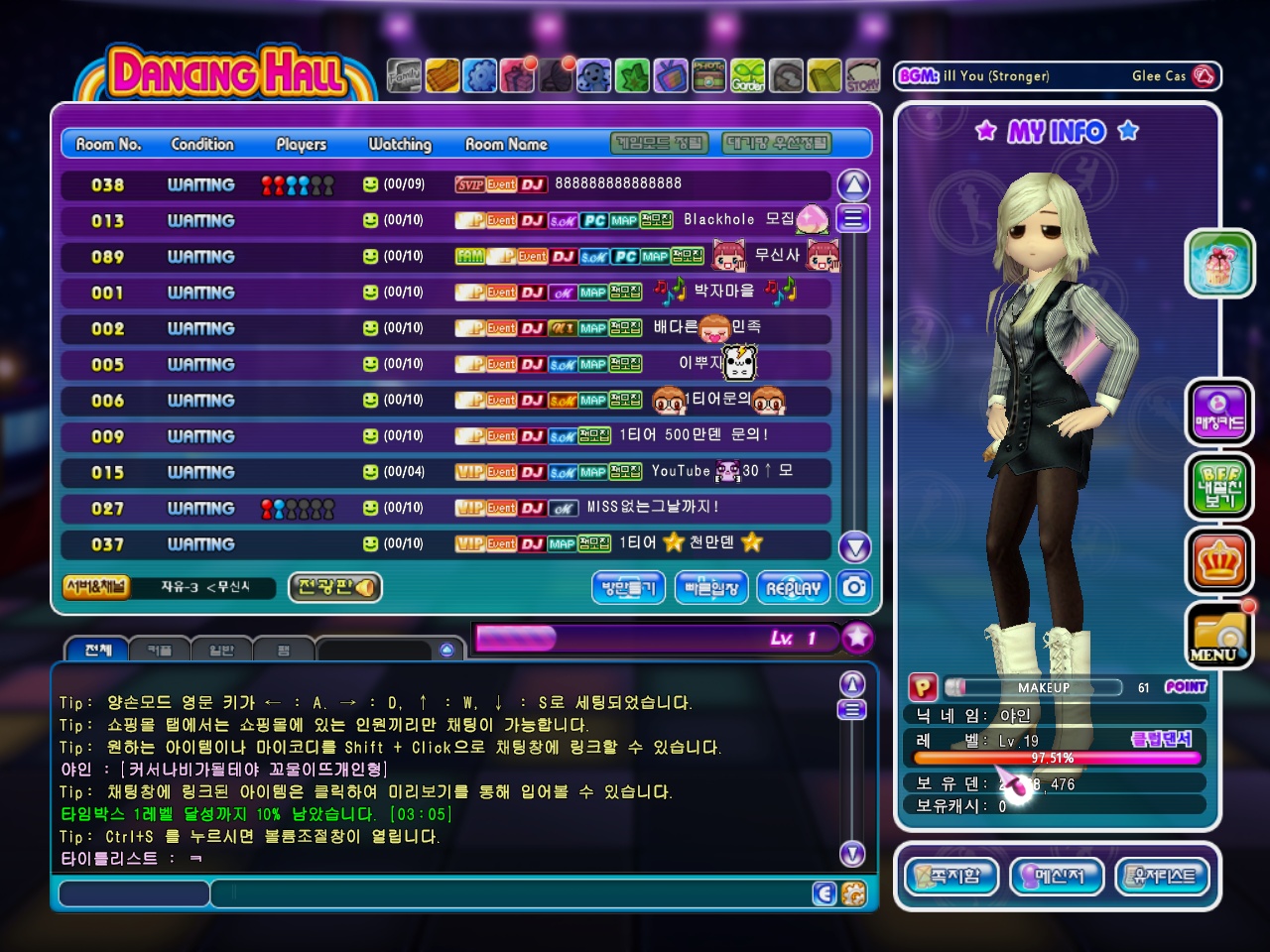The height and width of the screenshot is (952, 1270).
Task: Click the Story toolbar icon
Action: (862, 75)
